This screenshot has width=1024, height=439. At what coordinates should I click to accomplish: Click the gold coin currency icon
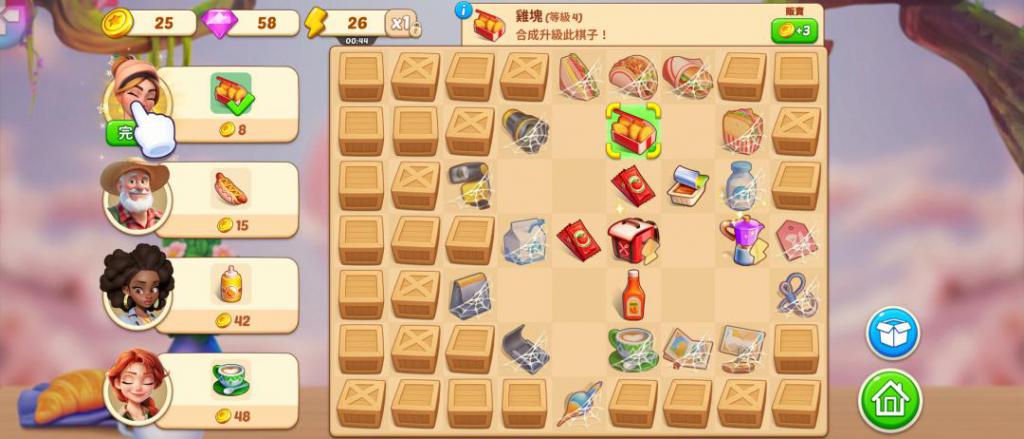click(117, 22)
